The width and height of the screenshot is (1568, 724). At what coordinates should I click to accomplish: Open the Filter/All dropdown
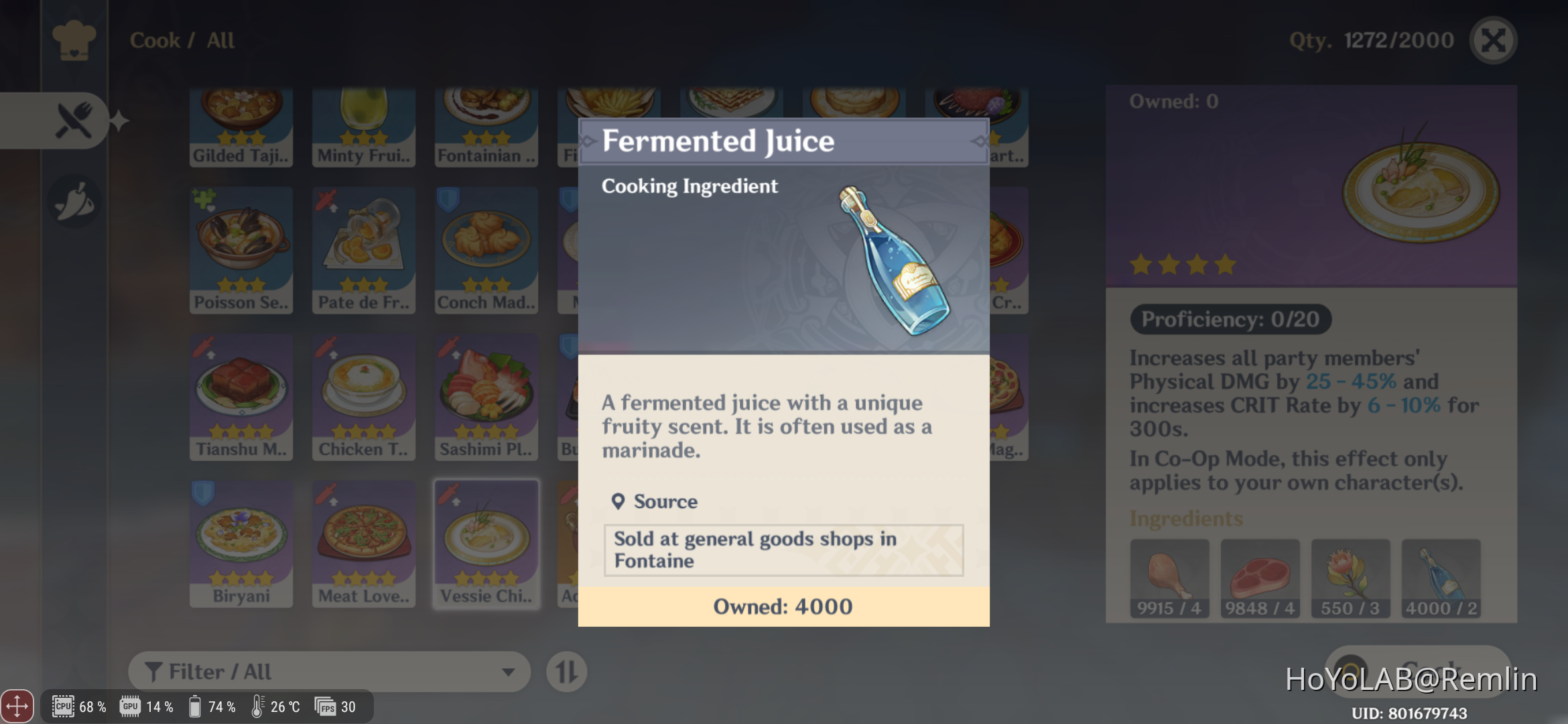[328, 671]
